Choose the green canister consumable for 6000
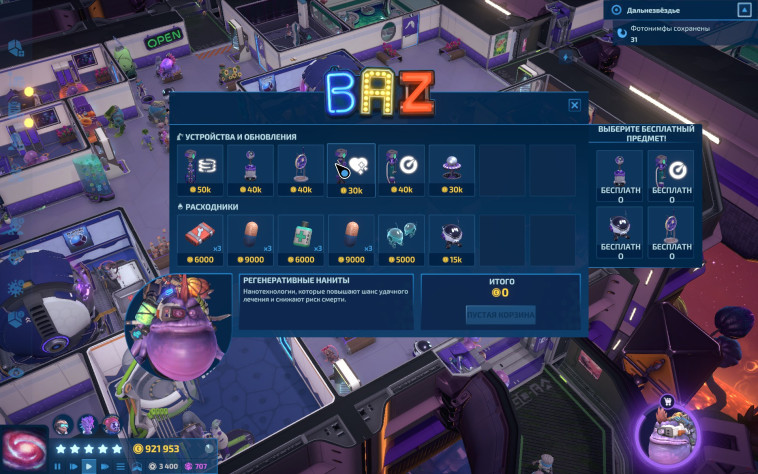 (x=301, y=239)
